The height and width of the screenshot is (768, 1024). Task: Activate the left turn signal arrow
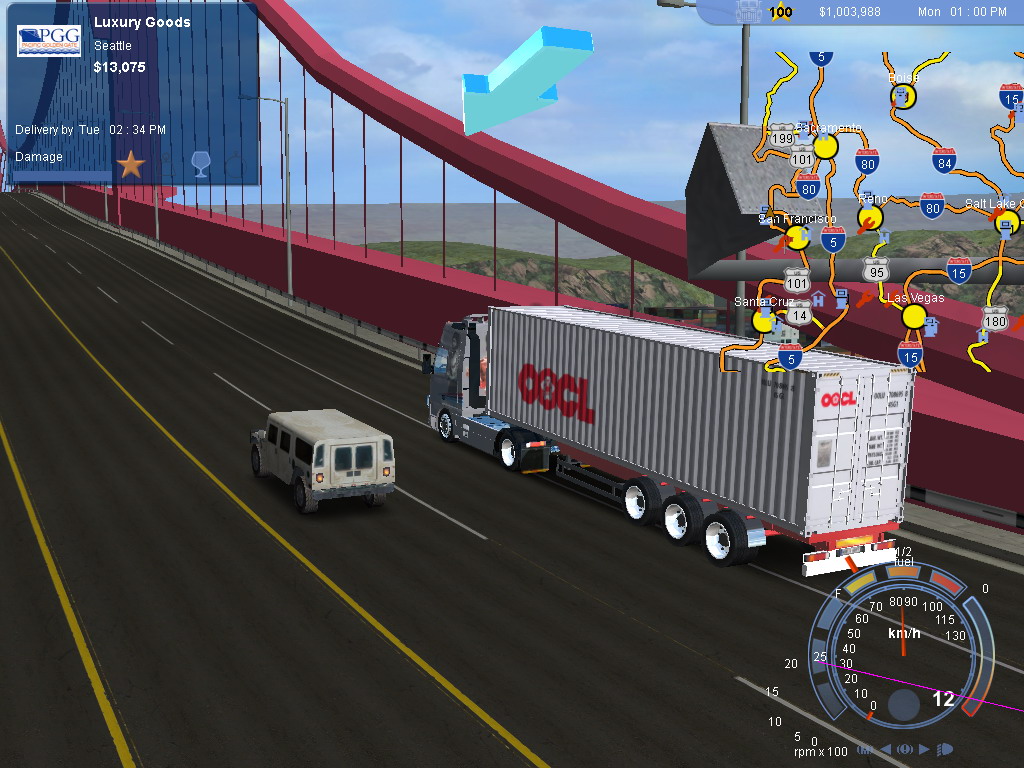pos(885,749)
